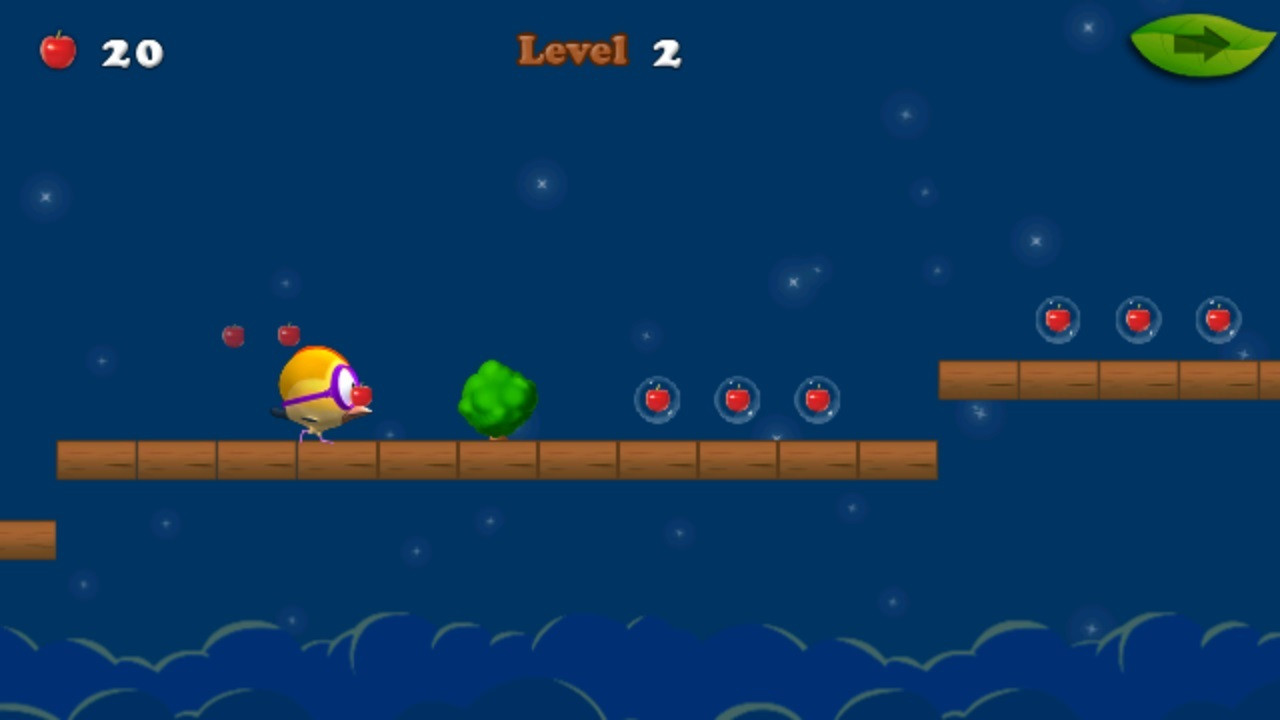Screen dimensions: 1280x720
Task: Click the green bush obstacle
Action: pyautogui.click(x=497, y=398)
